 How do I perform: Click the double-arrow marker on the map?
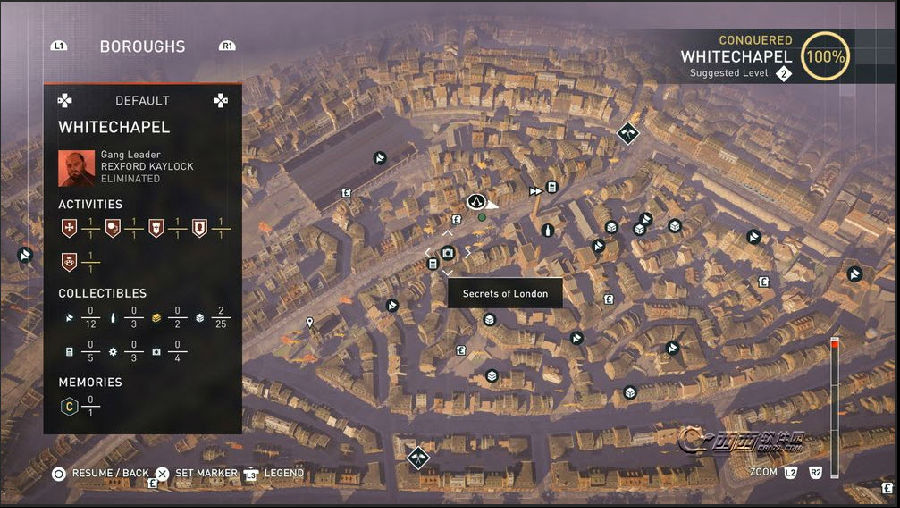click(536, 190)
